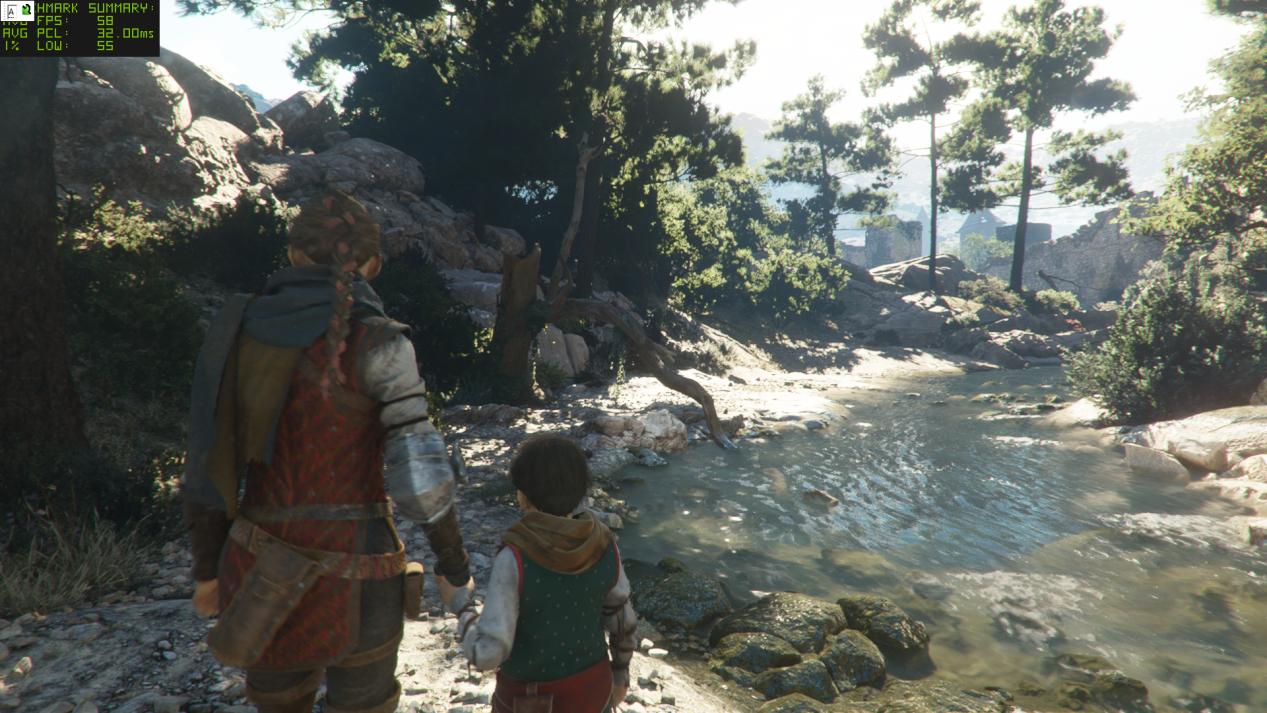The width and height of the screenshot is (1267, 713).
Task: Click the letter A input-mode icon
Action: [10, 11]
